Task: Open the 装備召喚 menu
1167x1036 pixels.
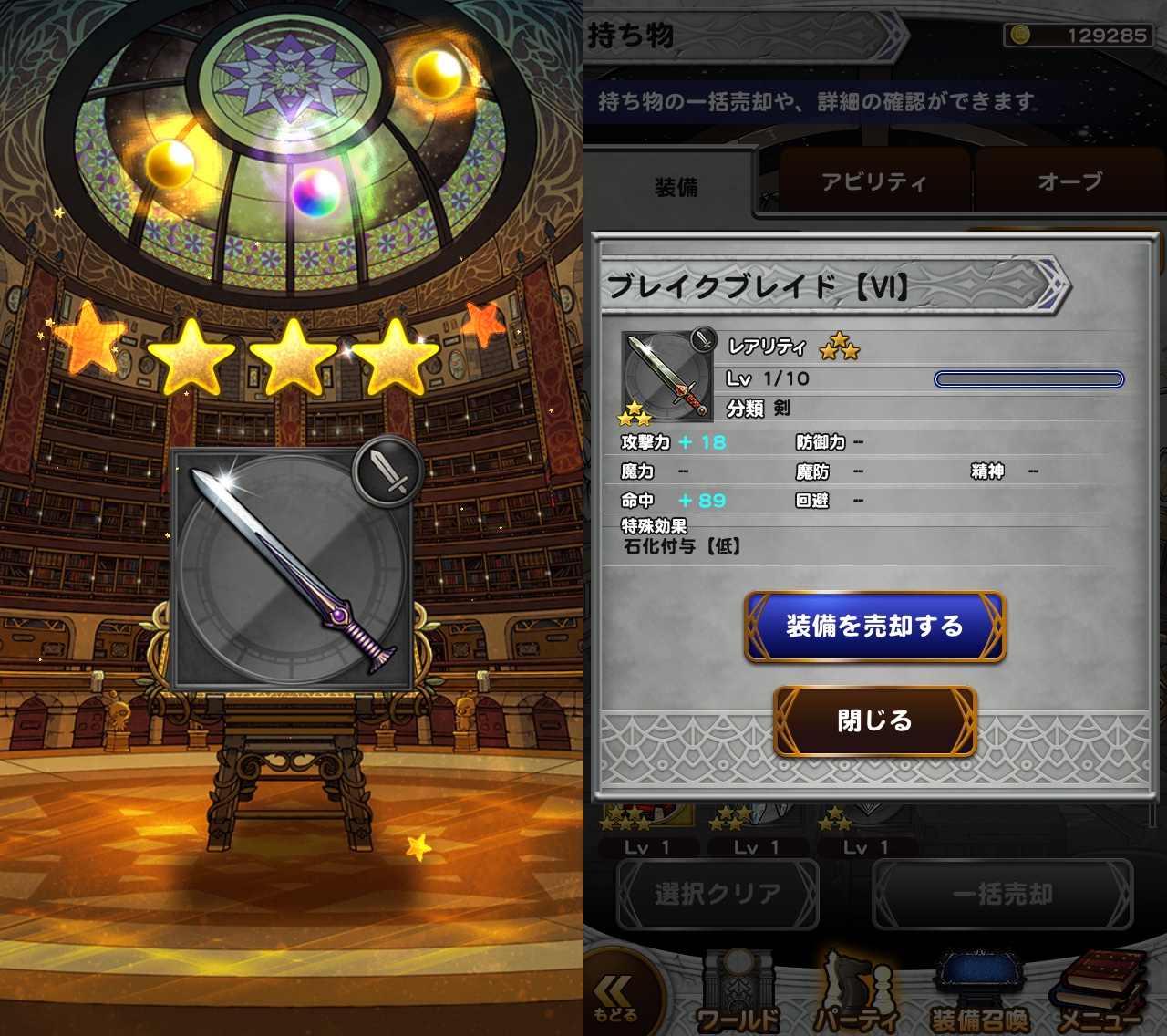Action: tap(979, 996)
